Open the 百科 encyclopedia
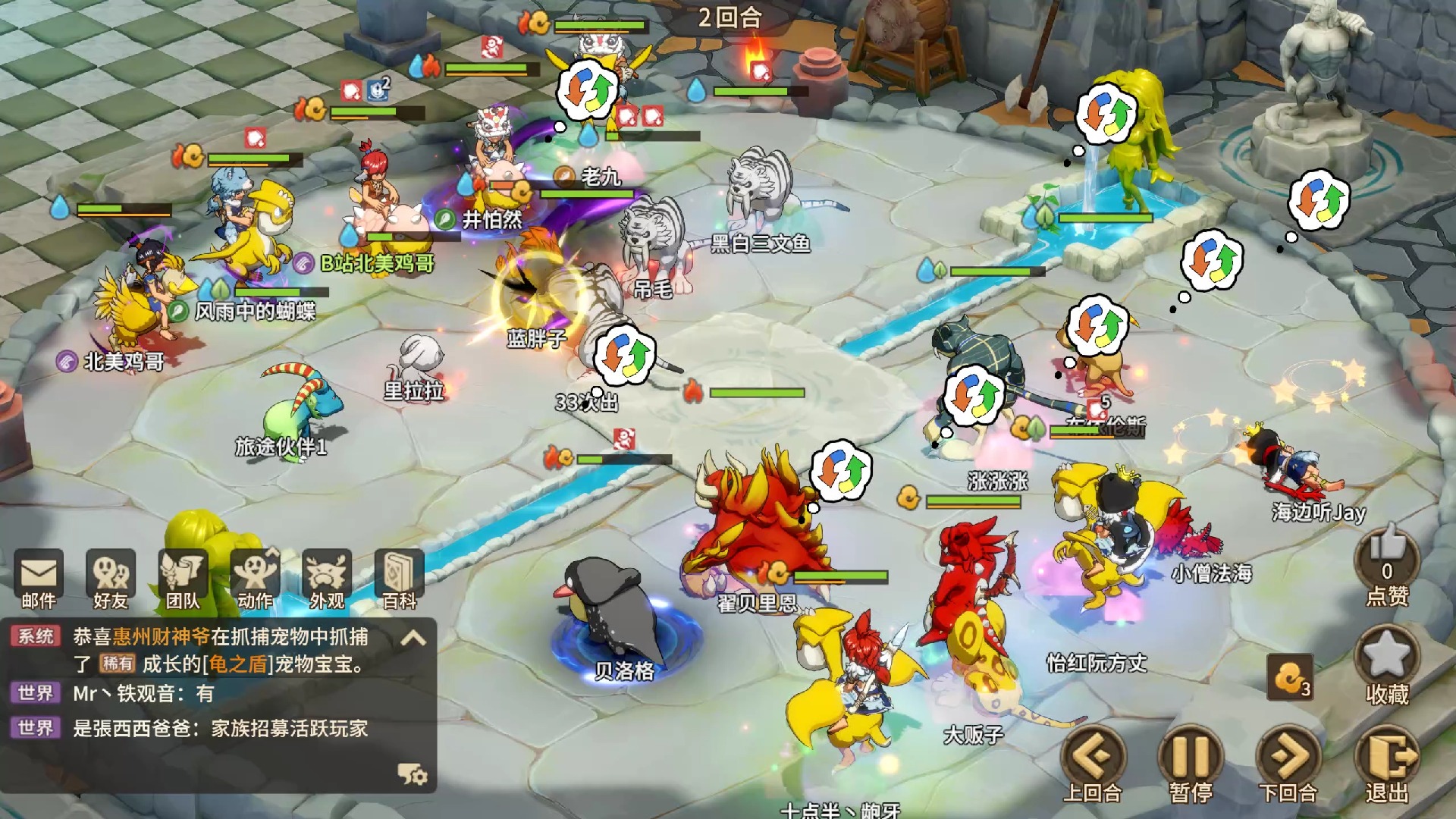1456x819 pixels. (x=399, y=578)
